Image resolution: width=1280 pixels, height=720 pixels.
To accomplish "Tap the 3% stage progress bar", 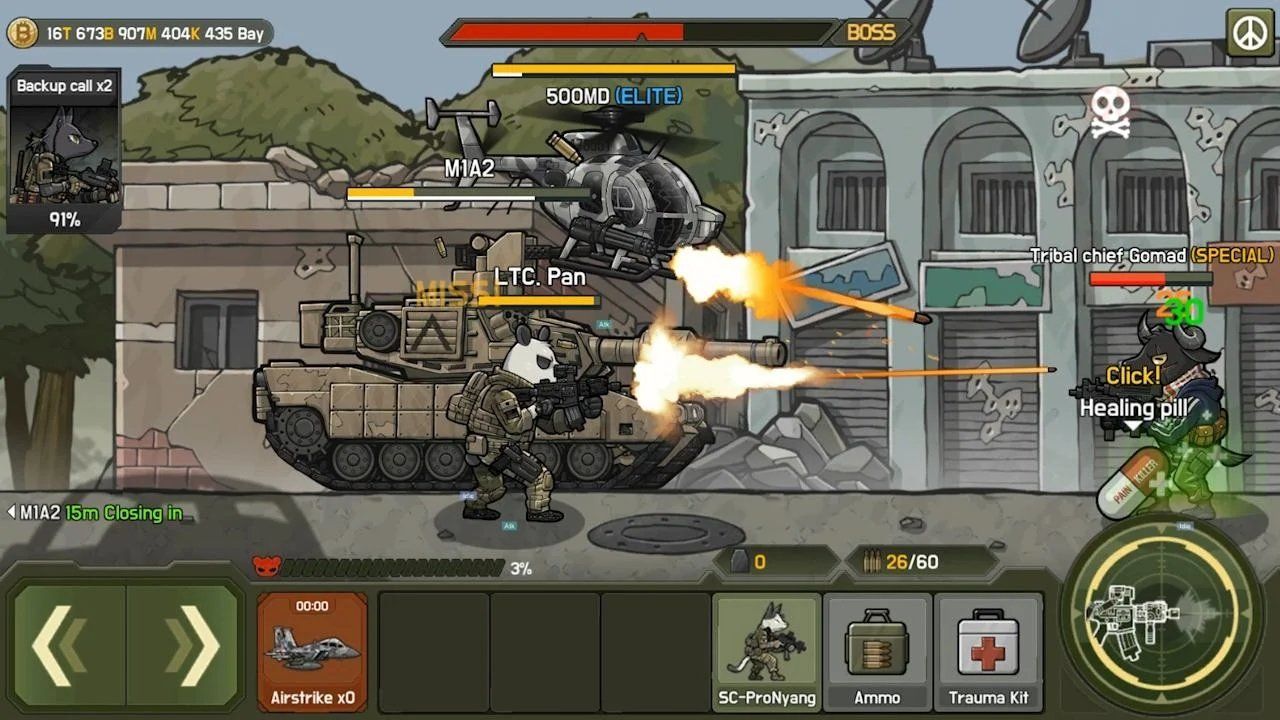I will click(x=390, y=565).
